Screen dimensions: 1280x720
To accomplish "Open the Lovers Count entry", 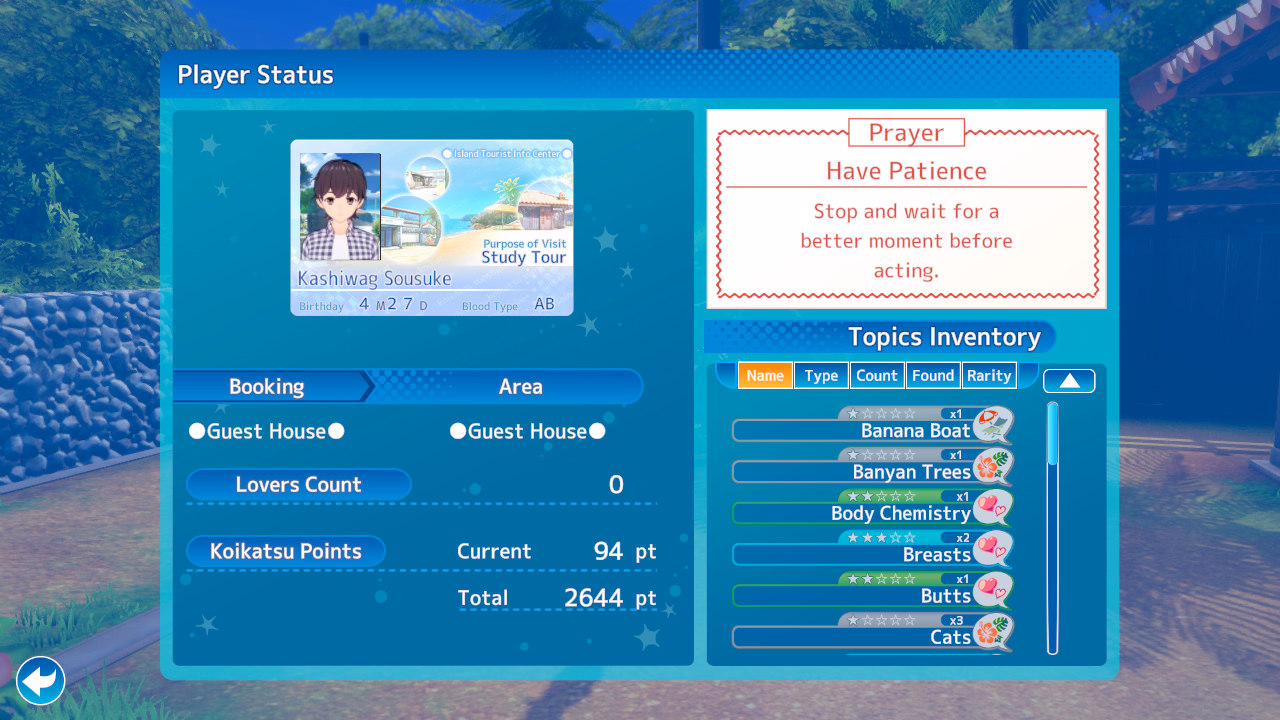I will coord(298,485).
